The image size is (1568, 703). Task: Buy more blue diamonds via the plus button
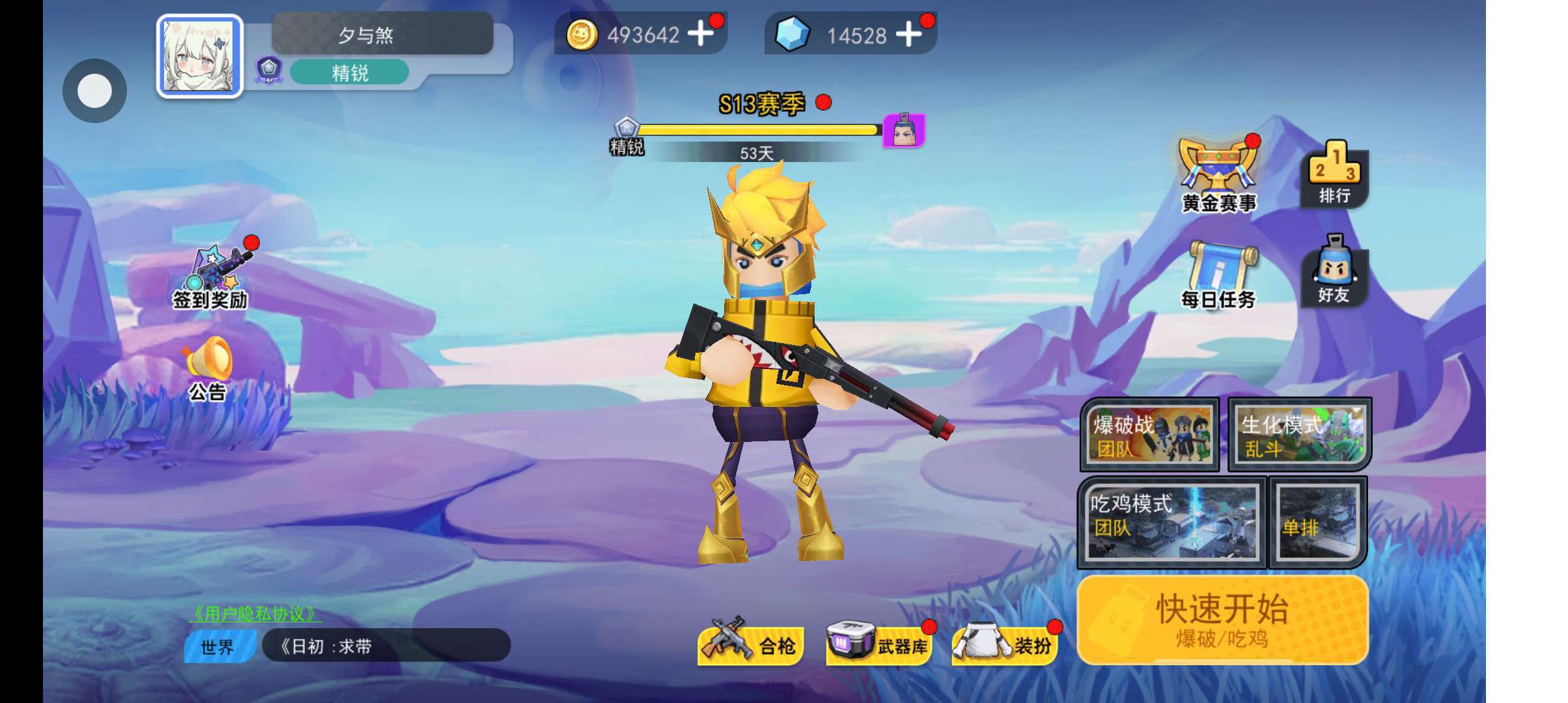coord(908,34)
